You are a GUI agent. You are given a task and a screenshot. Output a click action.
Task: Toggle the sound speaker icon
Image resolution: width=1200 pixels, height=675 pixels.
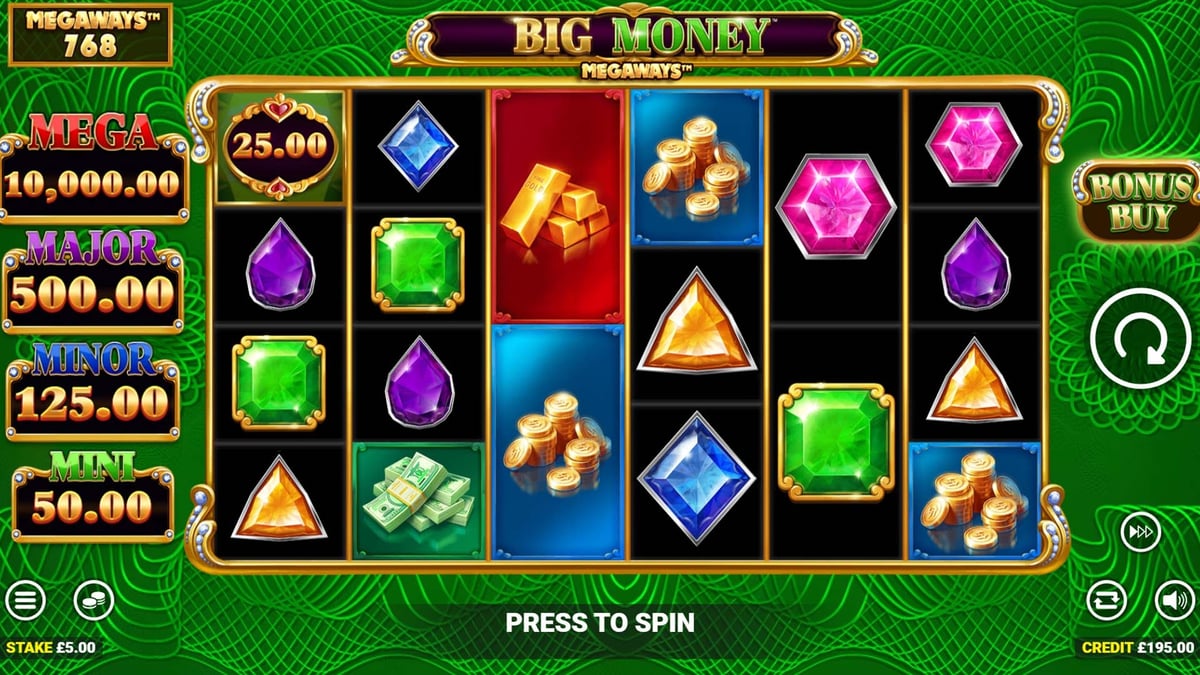pos(1175,600)
